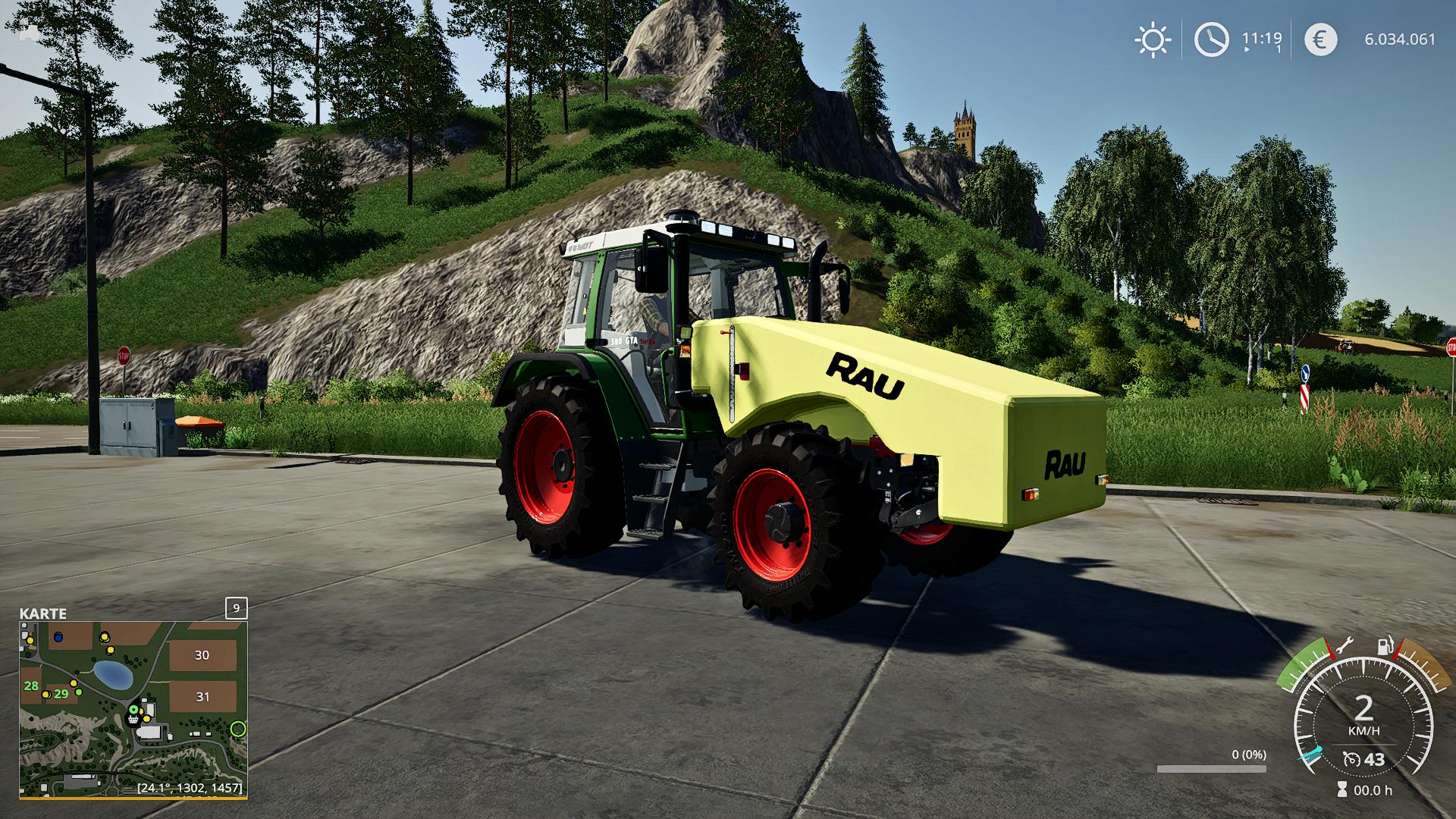Pick field 29 on the minimap
The height and width of the screenshot is (819, 1456).
coord(61,693)
